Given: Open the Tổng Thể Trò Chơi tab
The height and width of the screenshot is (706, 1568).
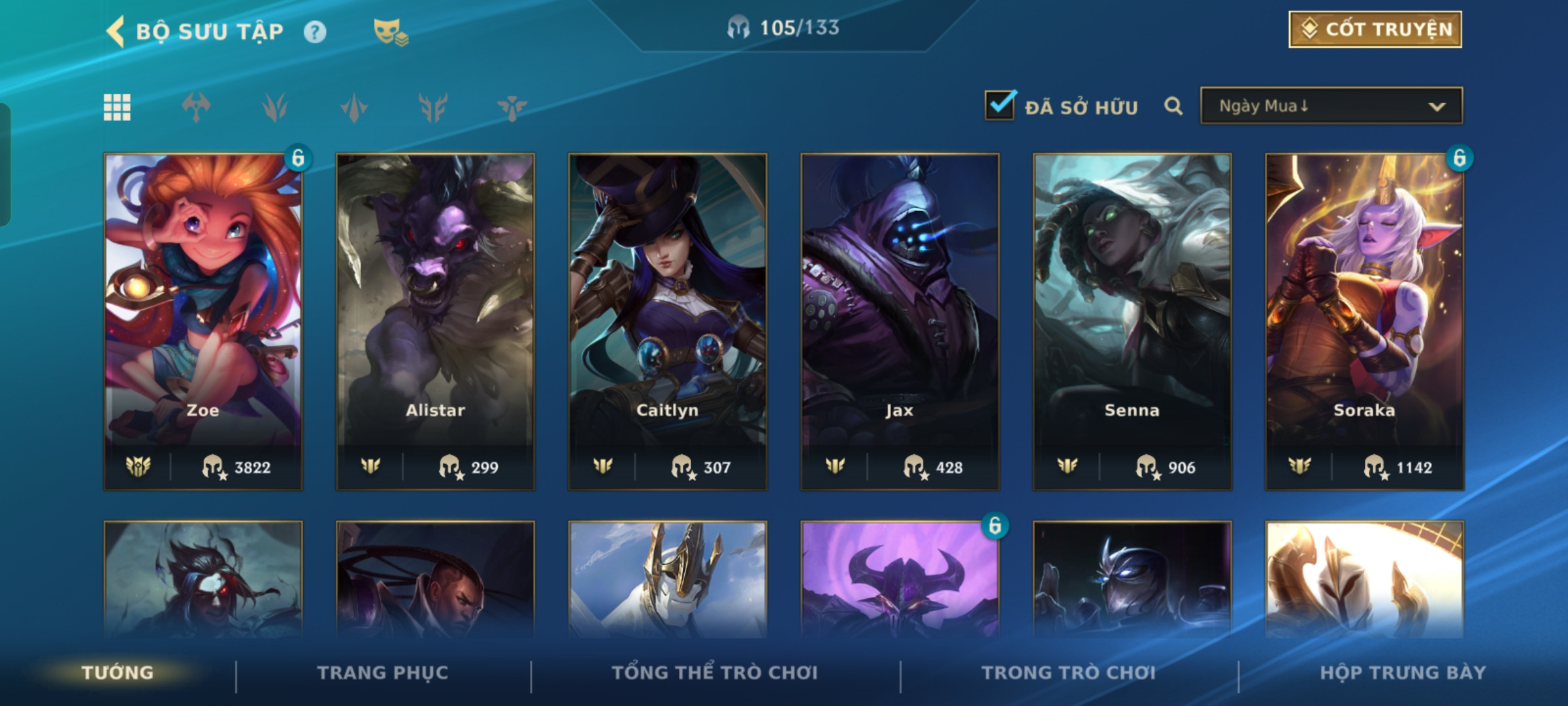Looking at the screenshot, I should [x=715, y=673].
